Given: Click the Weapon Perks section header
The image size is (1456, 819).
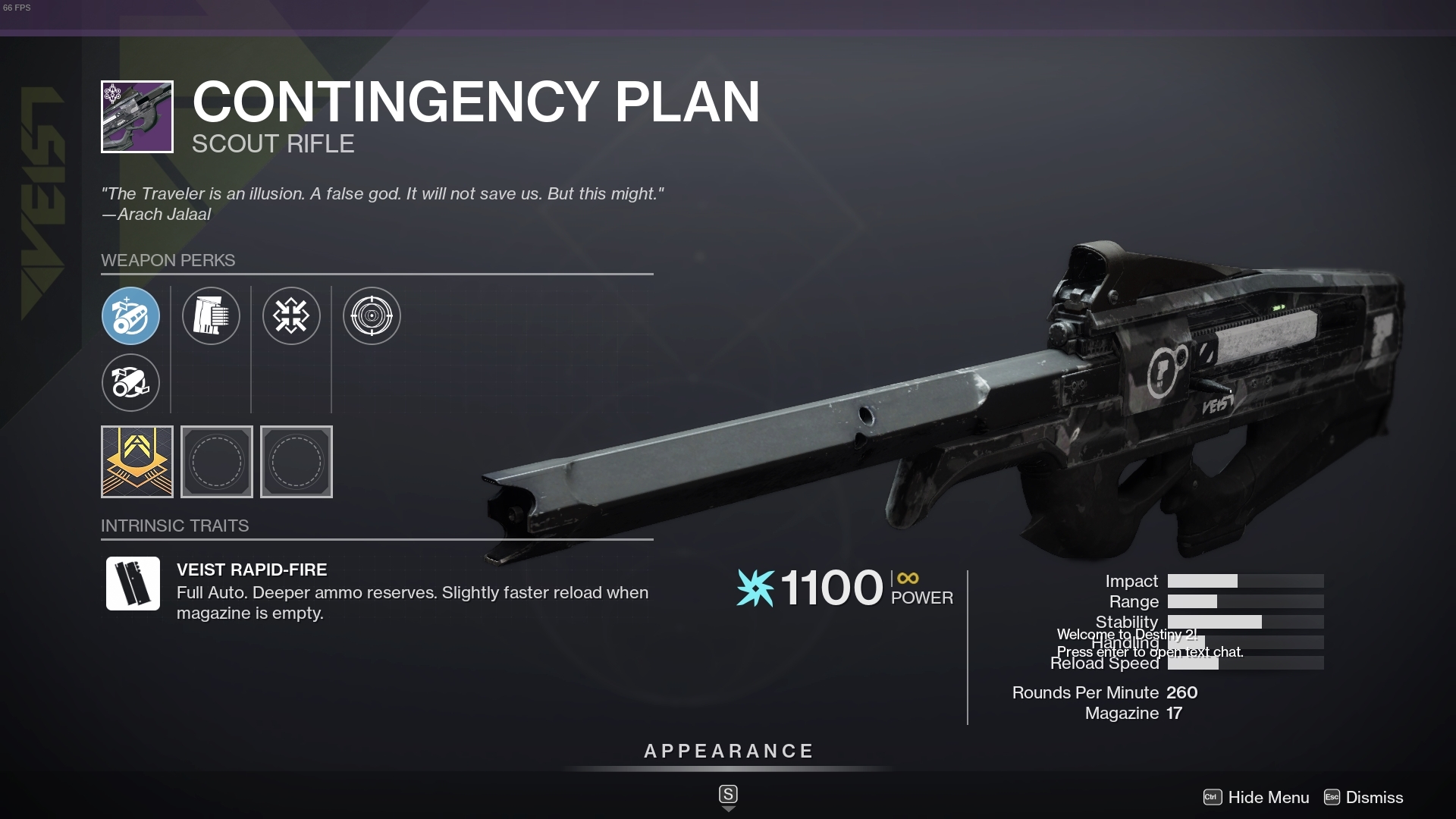Looking at the screenshot, I should coord(168,260).
